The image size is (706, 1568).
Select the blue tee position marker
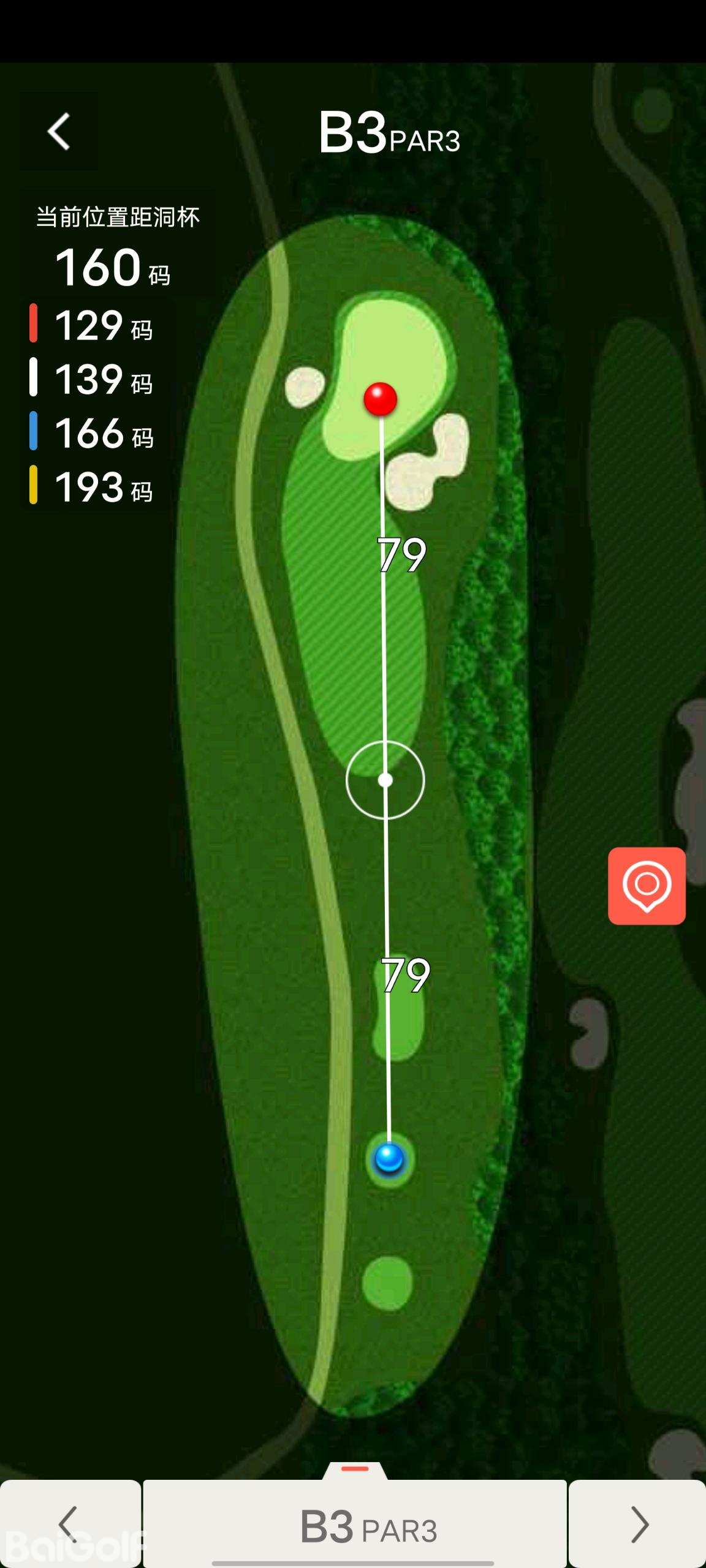(x=389, y=1158)
